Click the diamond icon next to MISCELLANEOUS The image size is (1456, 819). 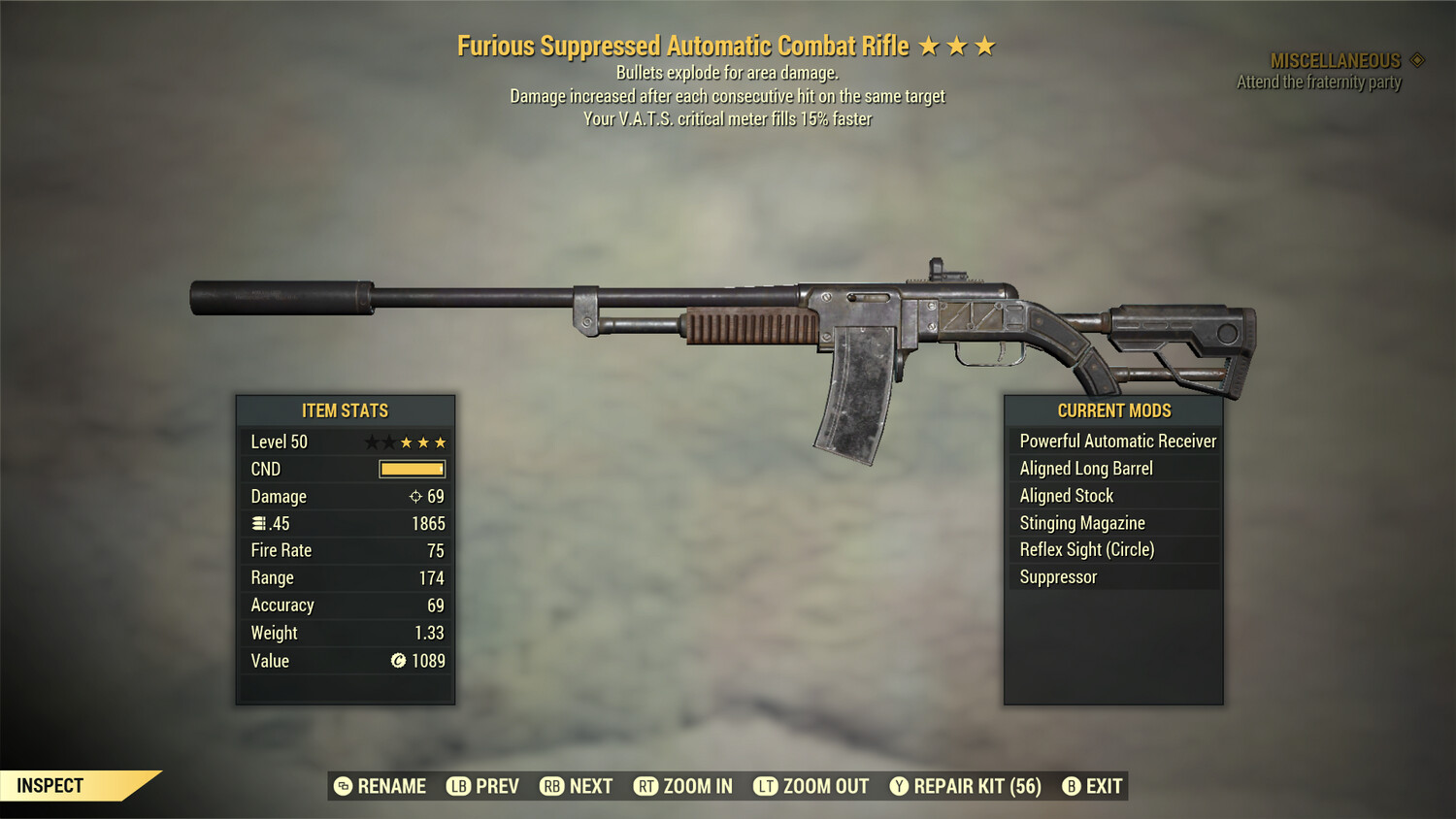1415,60
